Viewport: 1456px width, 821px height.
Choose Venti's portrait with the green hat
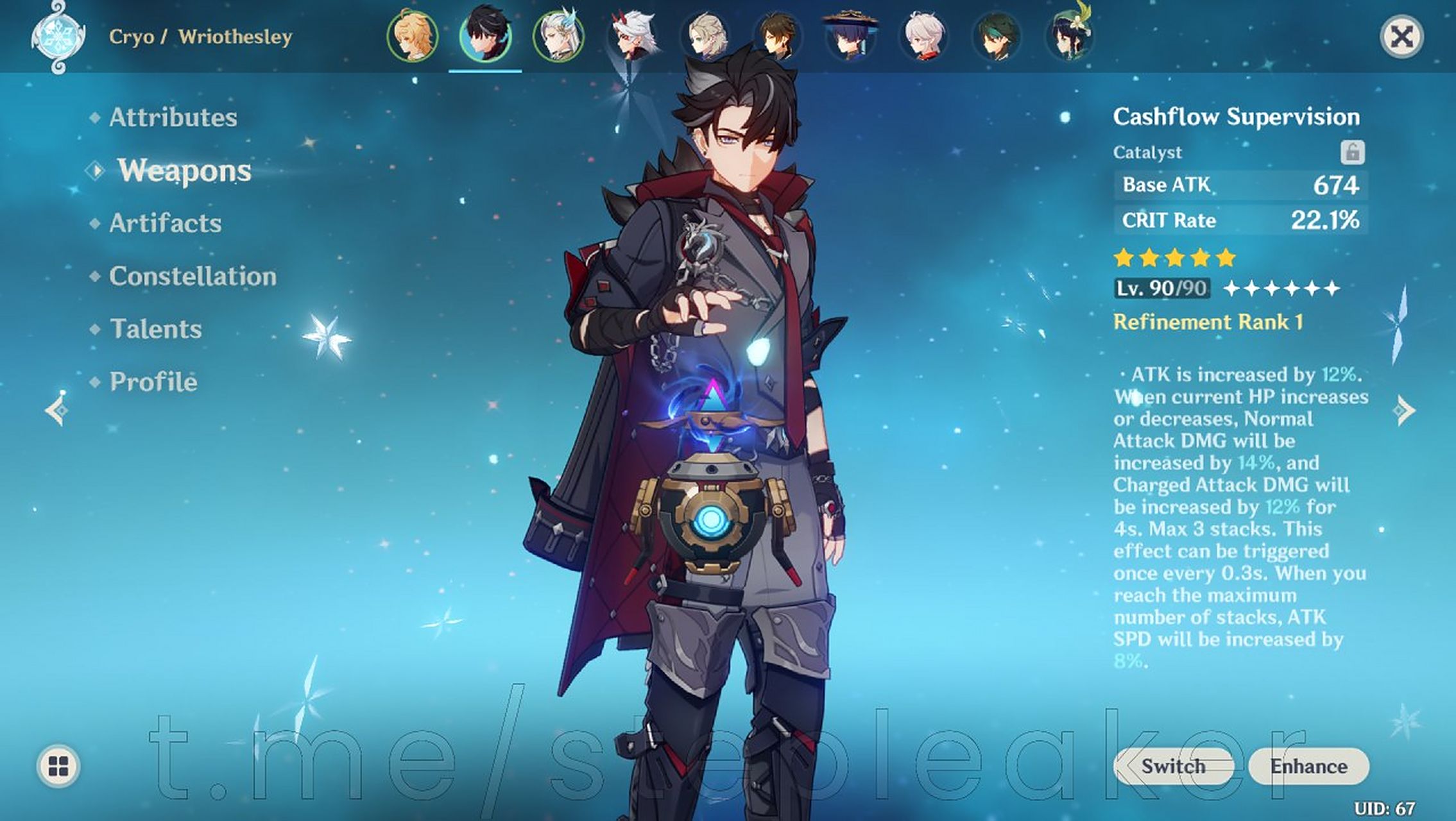pyautogui.click(x=1070, y=37)
